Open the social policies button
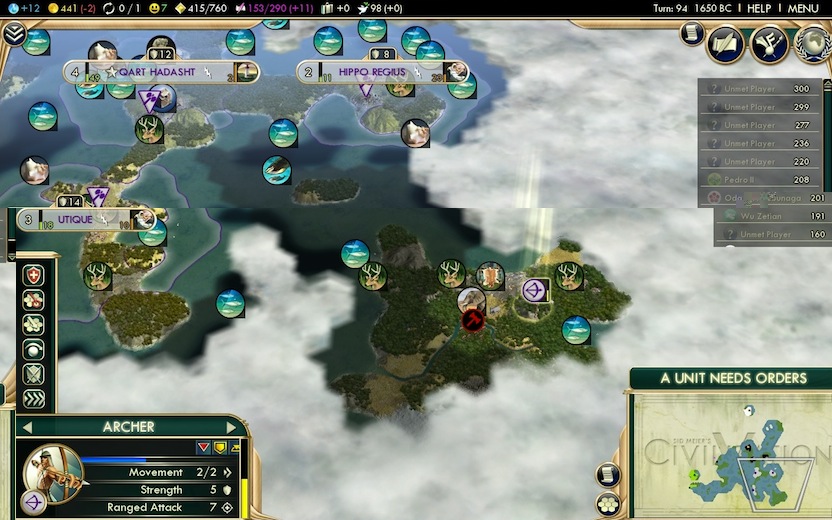 768,43
